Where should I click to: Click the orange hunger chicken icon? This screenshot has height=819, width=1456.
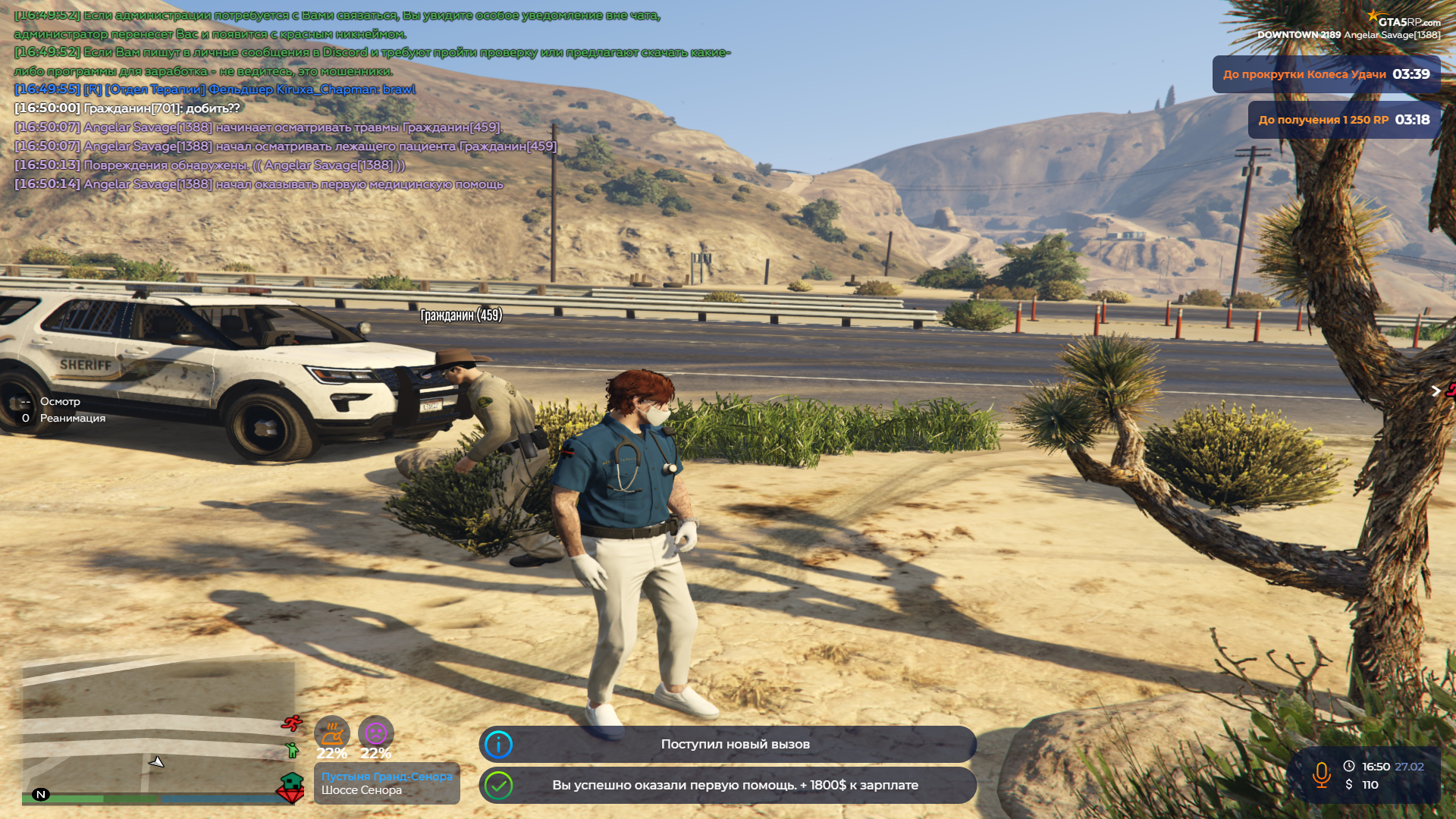coord(331,733)
